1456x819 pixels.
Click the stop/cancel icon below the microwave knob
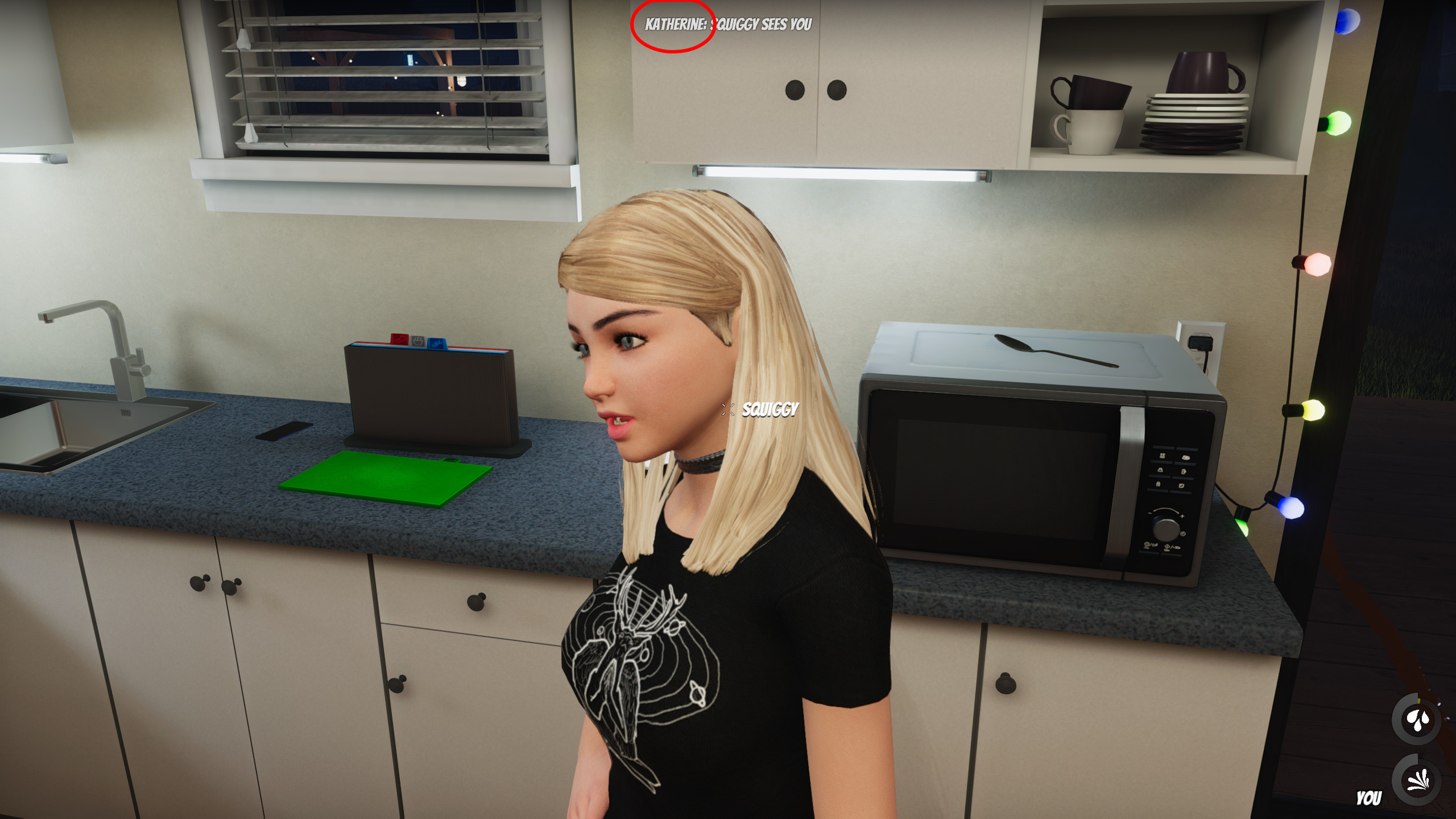click(1146, 544)
